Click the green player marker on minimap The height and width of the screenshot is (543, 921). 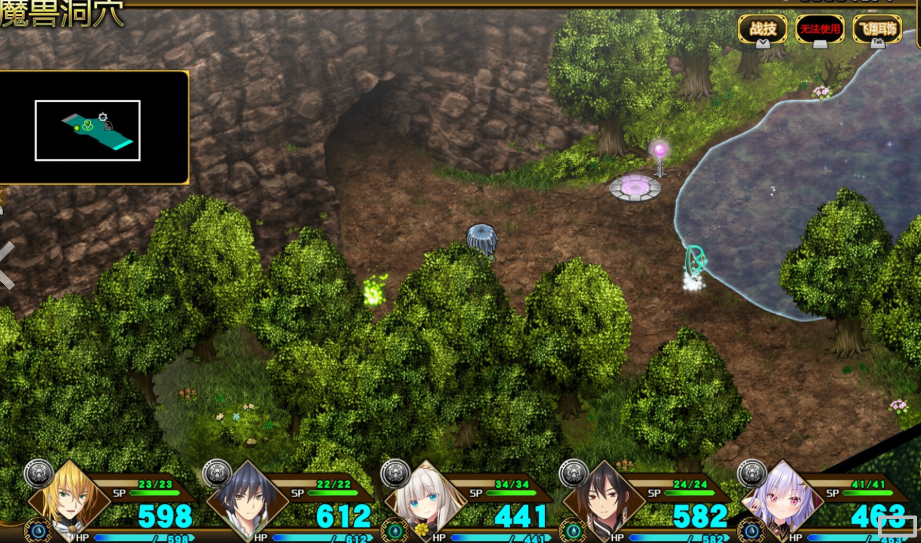pyautogui.click(x=88, y=126)
